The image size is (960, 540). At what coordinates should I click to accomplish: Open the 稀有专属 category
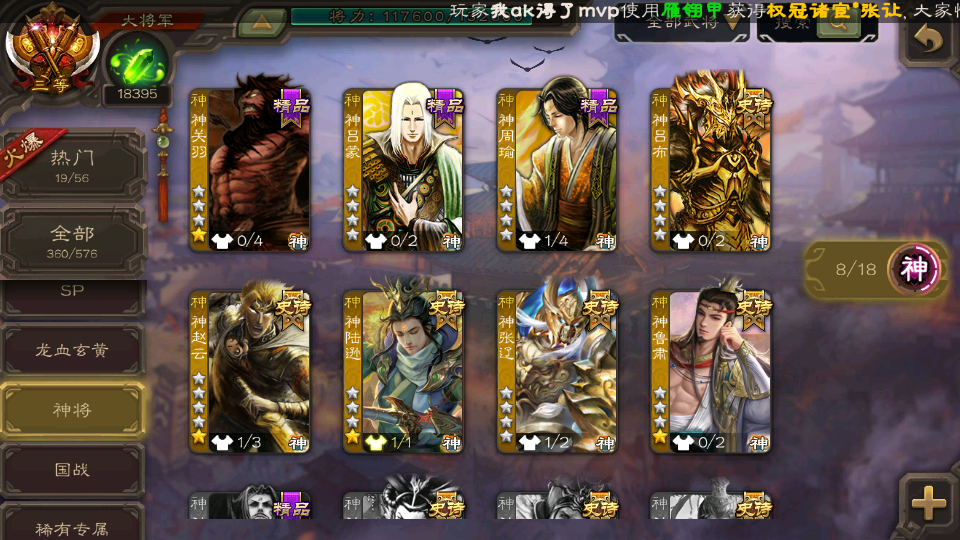72,525
